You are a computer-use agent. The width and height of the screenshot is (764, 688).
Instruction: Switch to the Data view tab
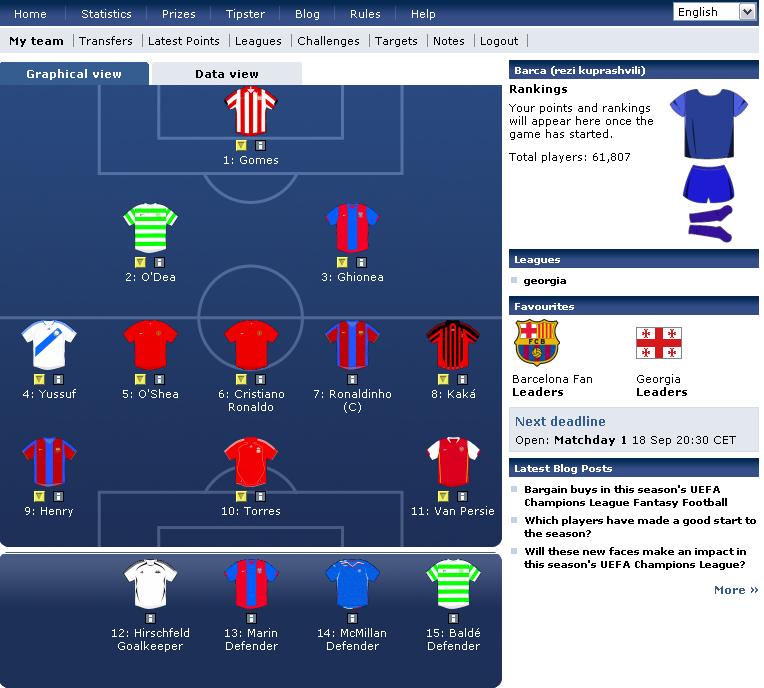227,74
